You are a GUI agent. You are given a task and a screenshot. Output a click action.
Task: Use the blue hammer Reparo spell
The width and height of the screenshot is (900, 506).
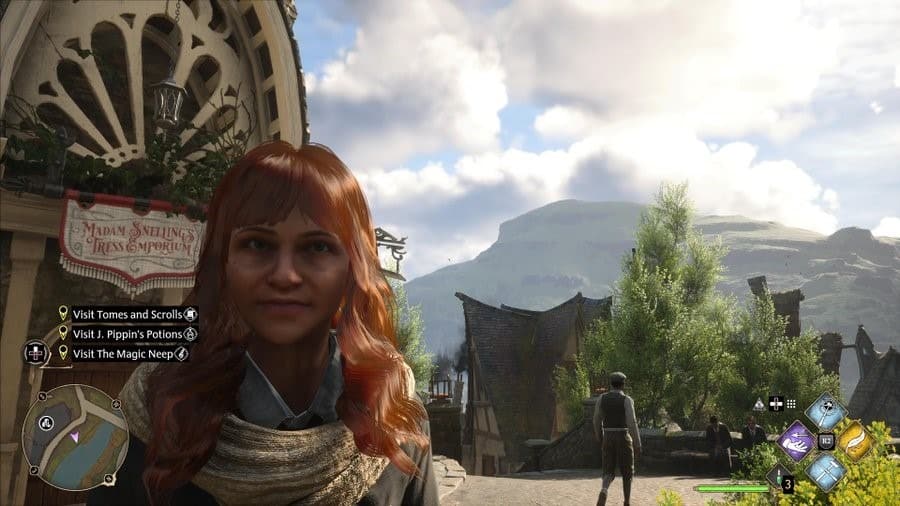(826, 469)
